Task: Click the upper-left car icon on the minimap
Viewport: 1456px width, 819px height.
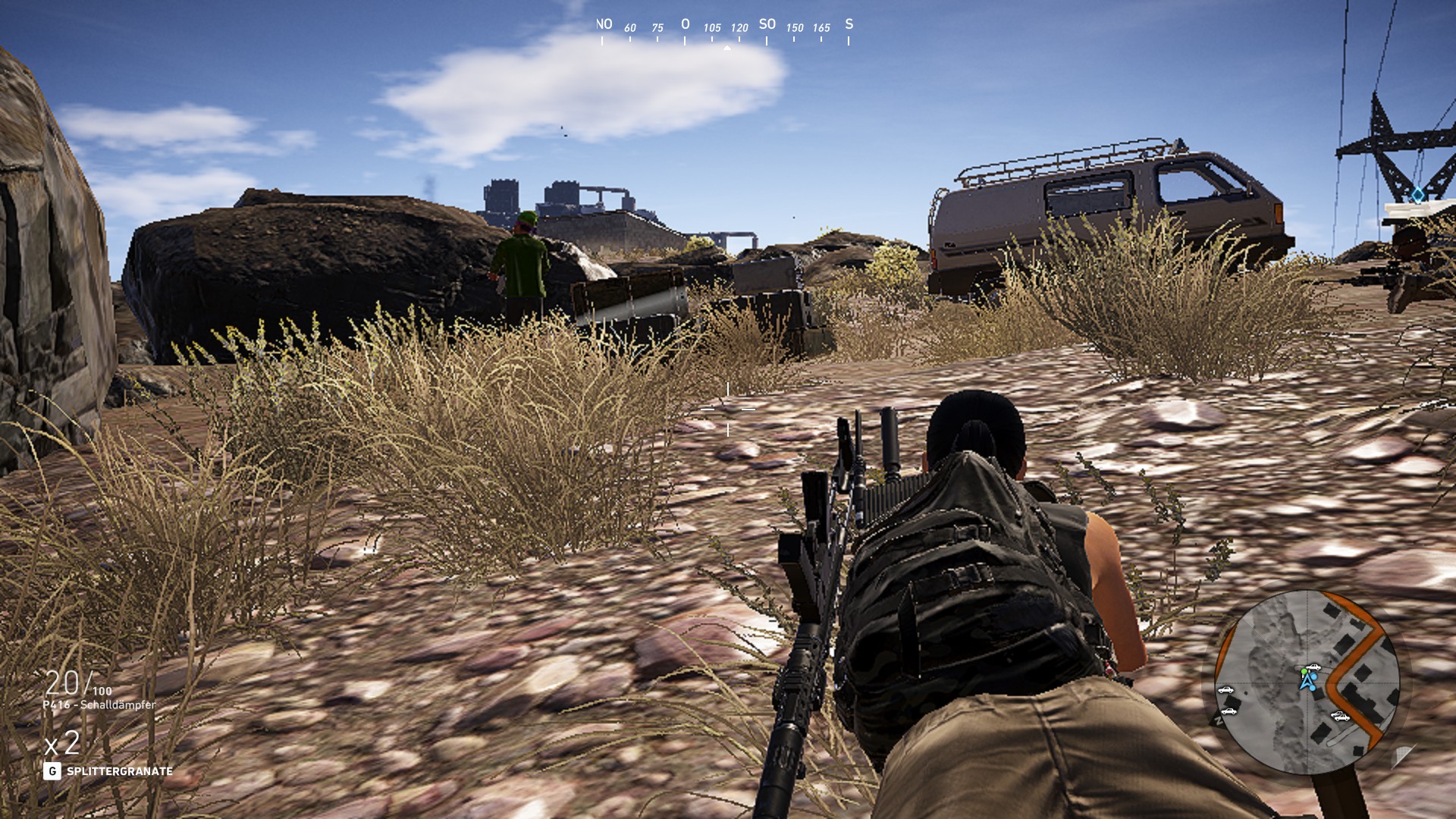Action: tap(1225, 690)
